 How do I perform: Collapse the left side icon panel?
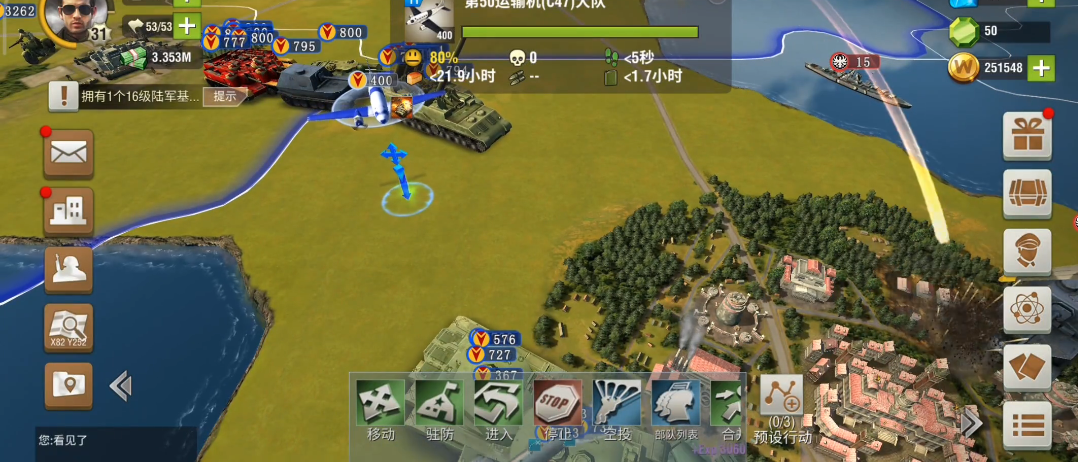(x=121, y=385)
